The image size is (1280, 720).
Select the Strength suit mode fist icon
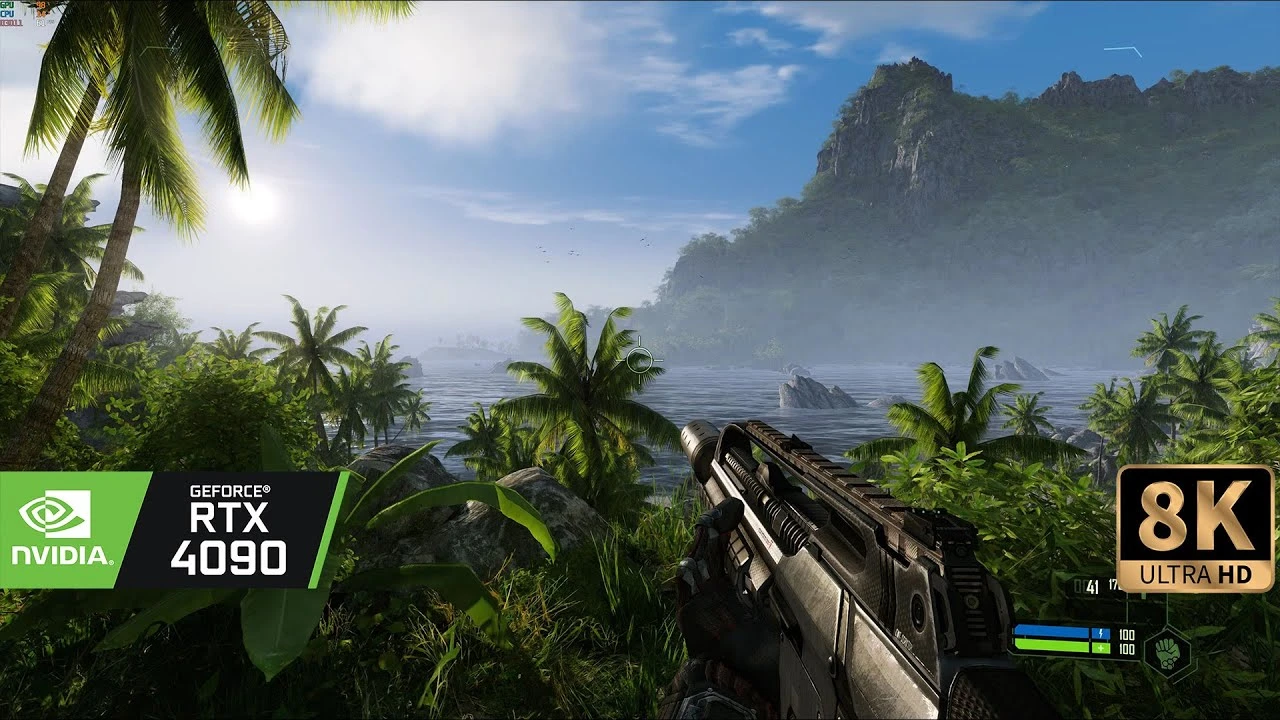[1168, 654]
